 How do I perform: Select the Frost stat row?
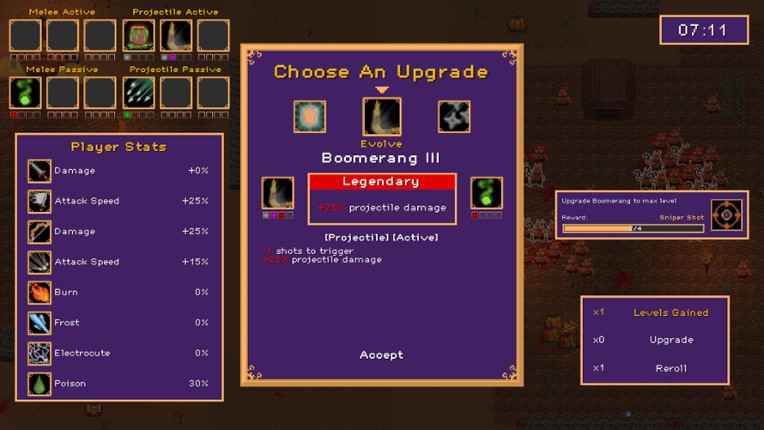[120, 323]
